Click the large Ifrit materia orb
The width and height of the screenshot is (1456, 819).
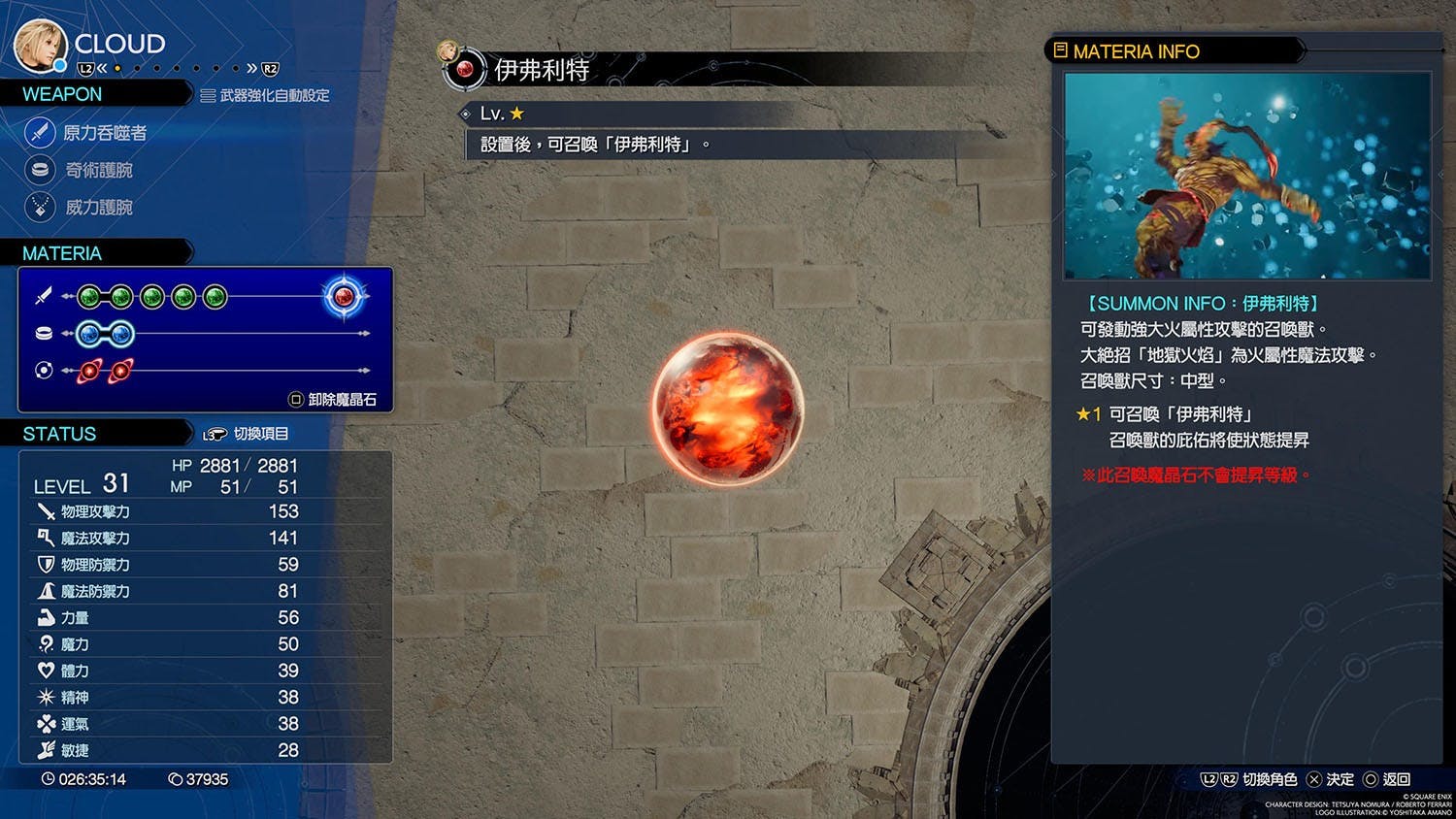(728, 409)
